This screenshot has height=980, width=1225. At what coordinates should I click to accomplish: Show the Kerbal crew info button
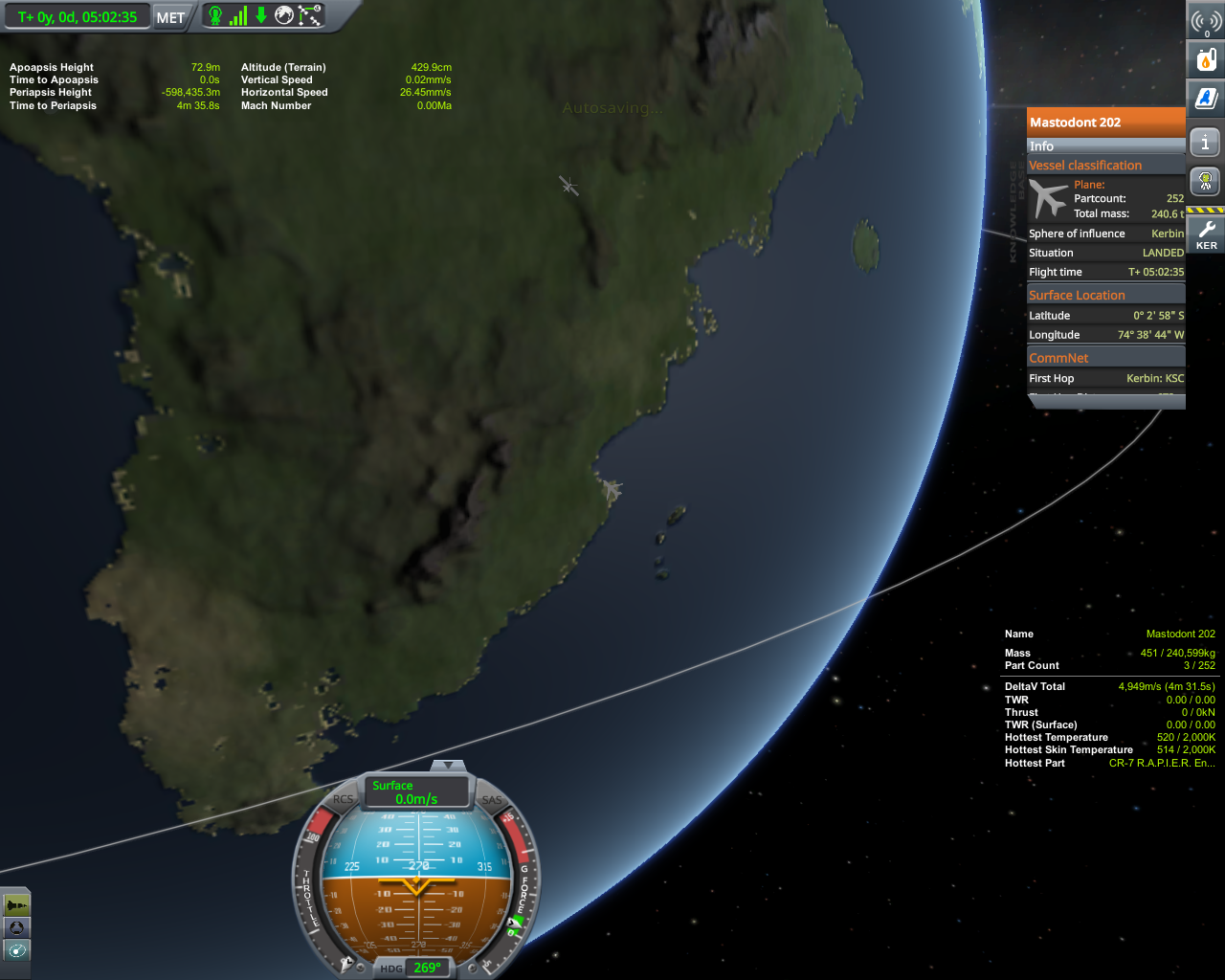point(1206,181)
